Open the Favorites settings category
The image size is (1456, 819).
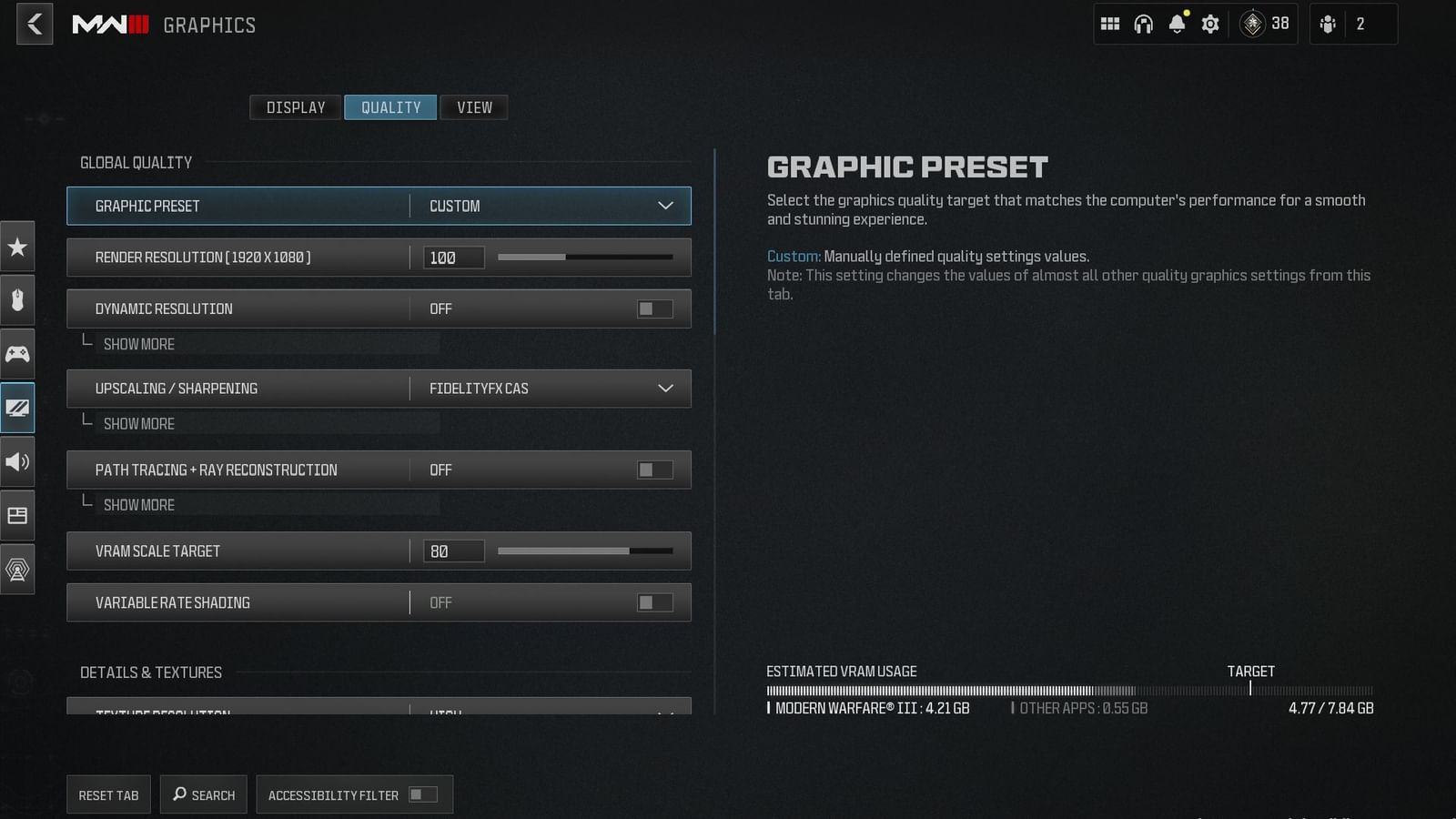tap(17, 247)
